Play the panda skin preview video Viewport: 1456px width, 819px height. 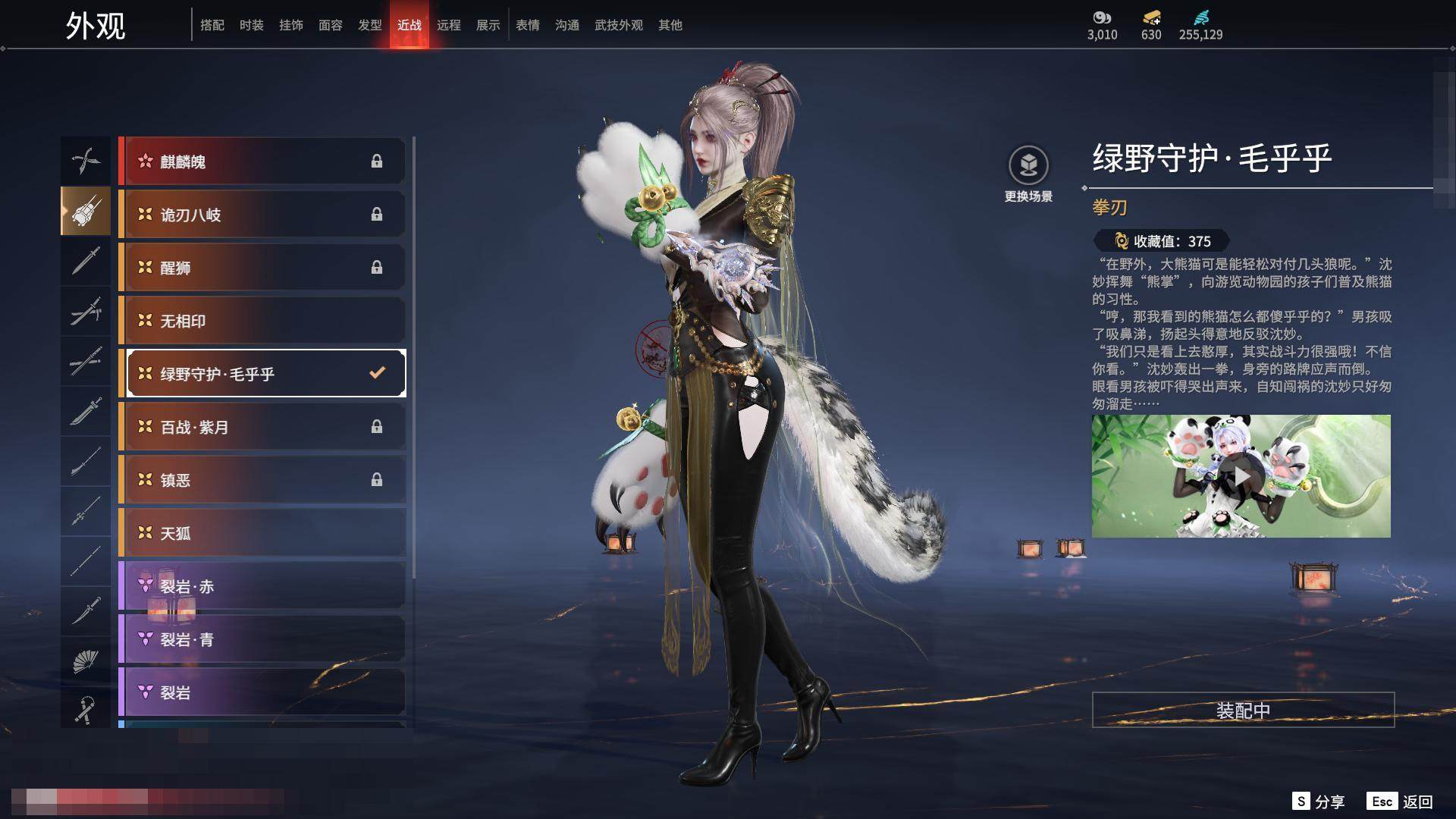pyautogui.click(x=1241, y=476)
